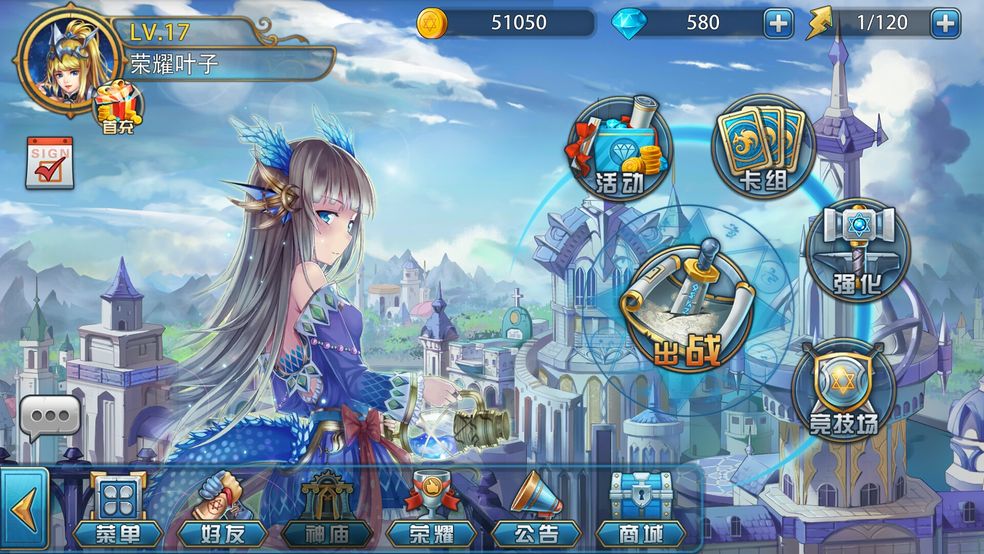Select the 强化 hammer upgrade icon
The width and height of the screenshot is (984, 554).
click(x=856, y=247)
